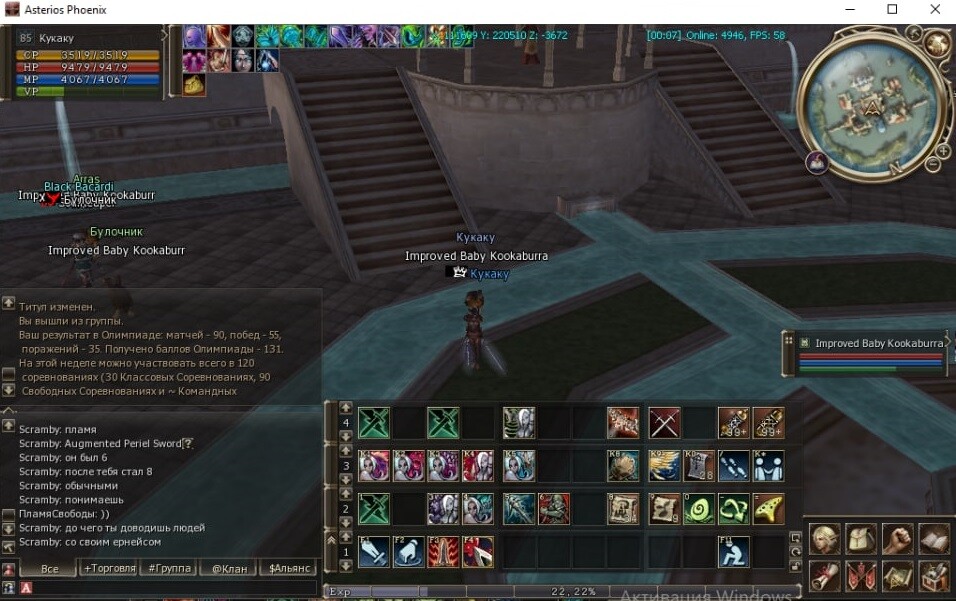Use the yellow ocarina item slot

[x=768, y=509]
